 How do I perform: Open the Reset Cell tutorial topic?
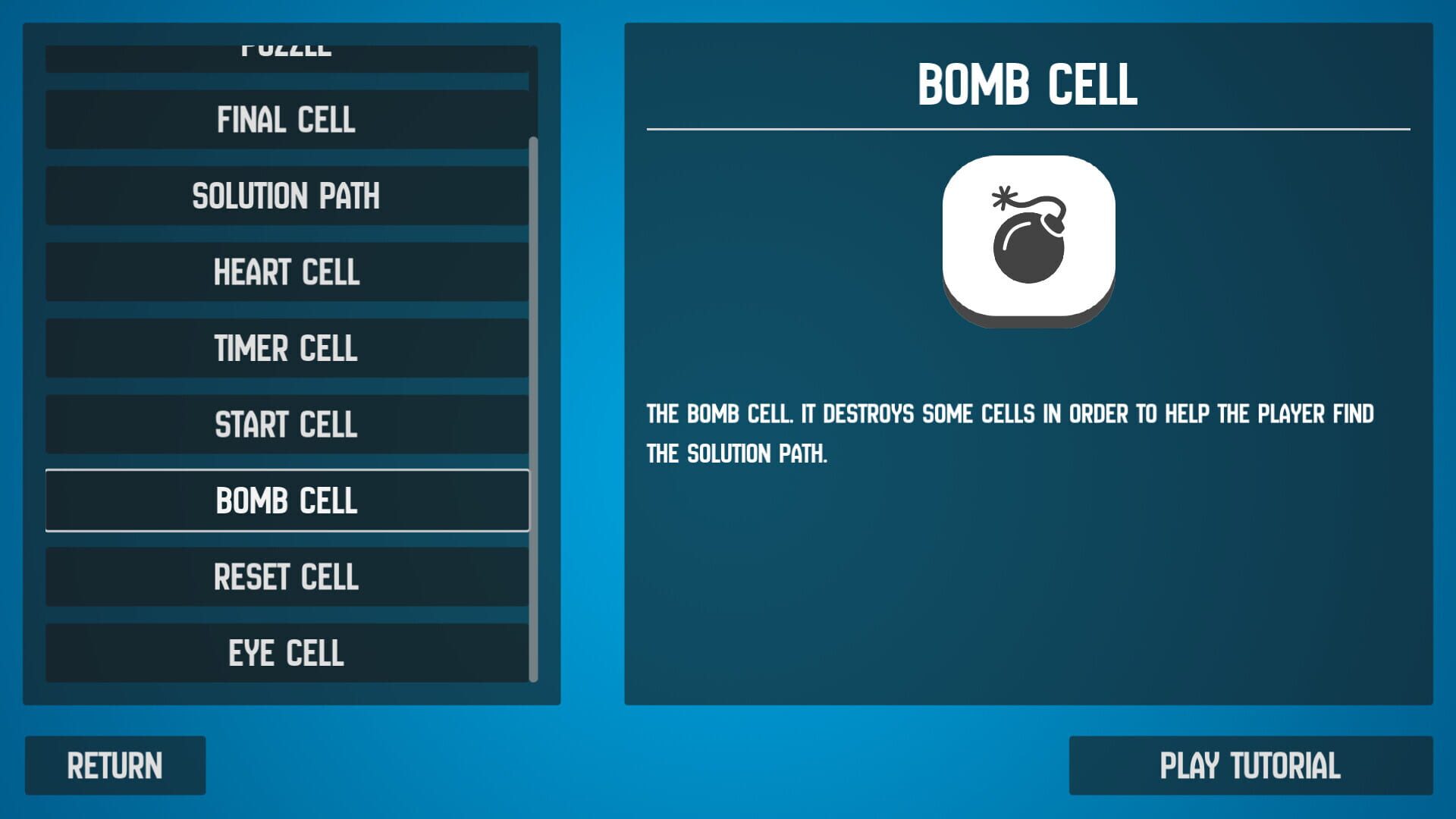tap(287, 577)
